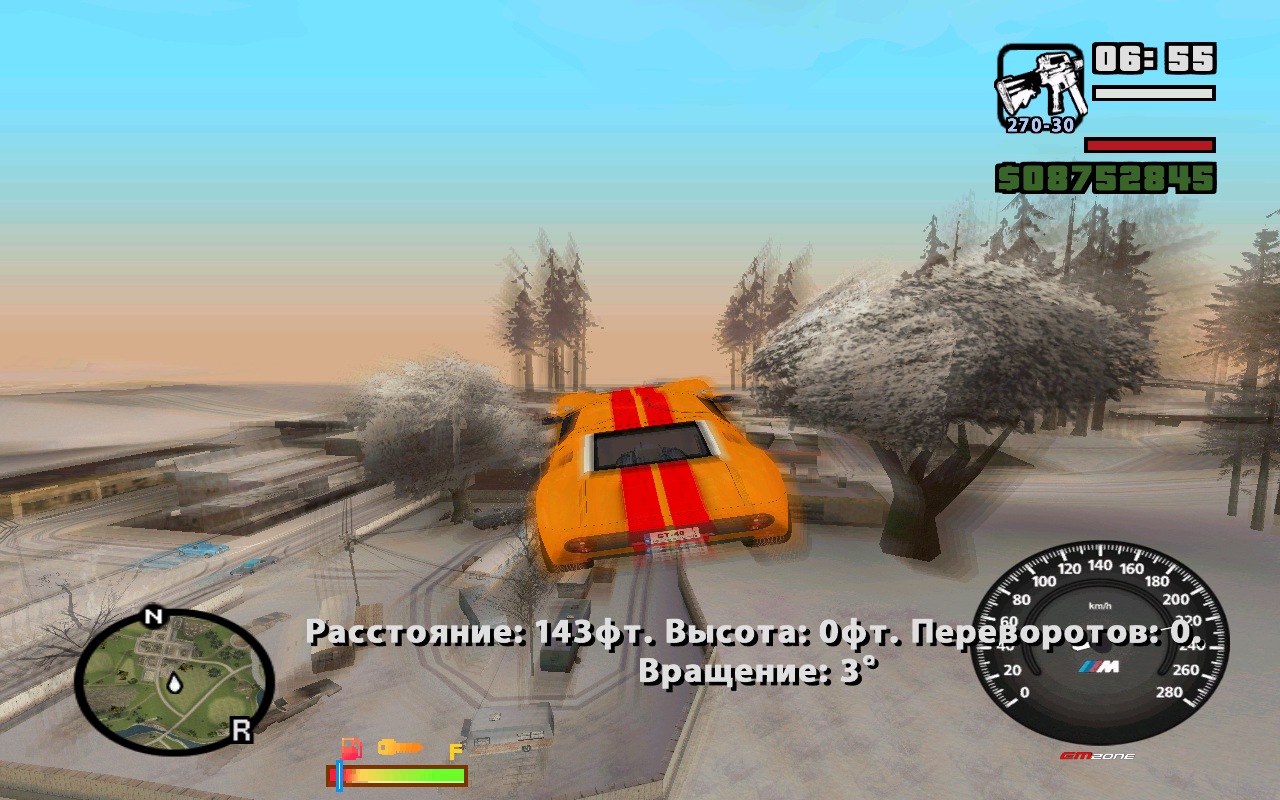Viewport: 1280px width, 800px height.
Task: Click the orange key icon
Action: pyautogui.click(x=399, y=747)
